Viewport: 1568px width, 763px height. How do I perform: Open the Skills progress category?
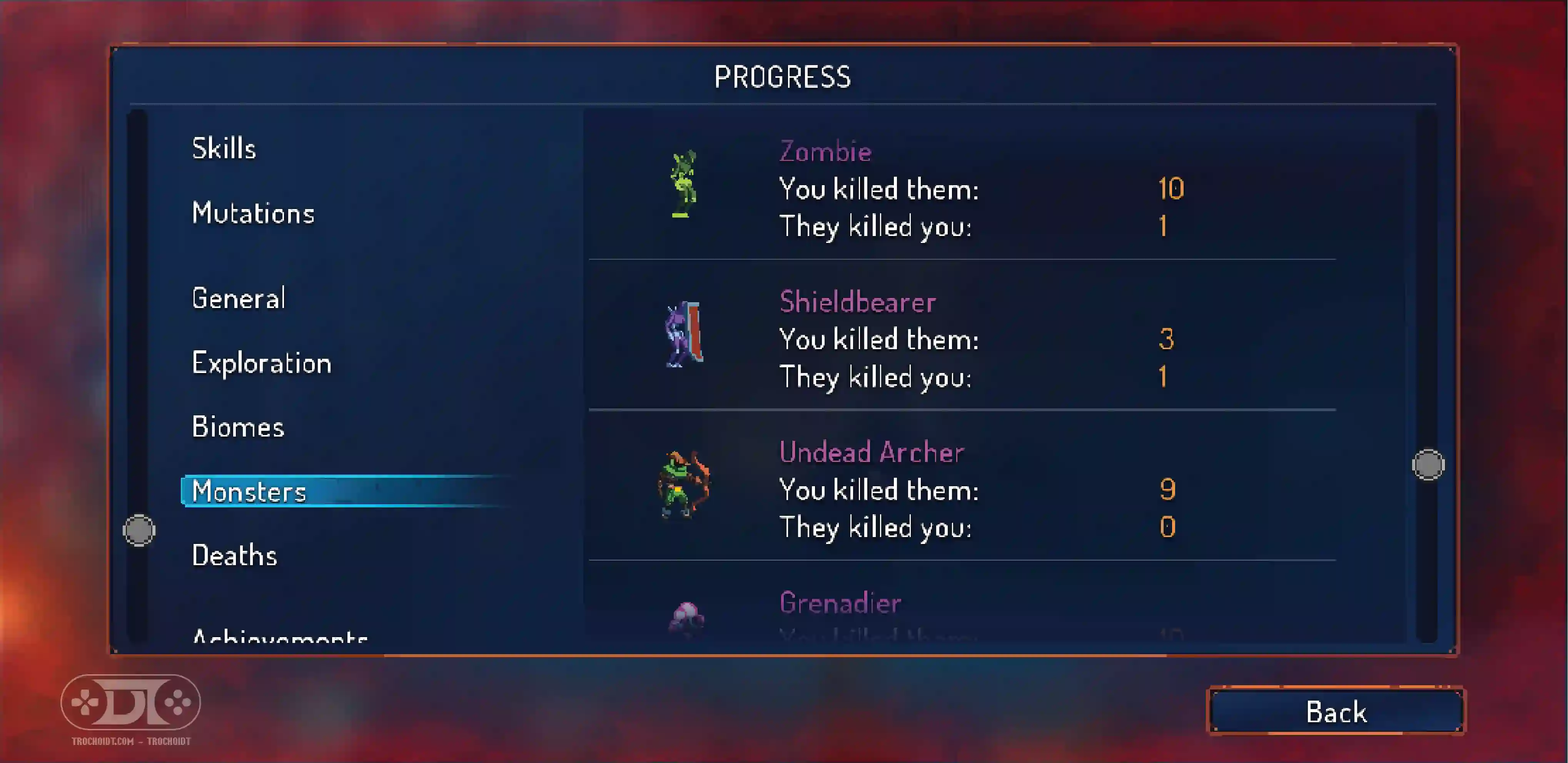pyautogui.click(x=224, y=149)
